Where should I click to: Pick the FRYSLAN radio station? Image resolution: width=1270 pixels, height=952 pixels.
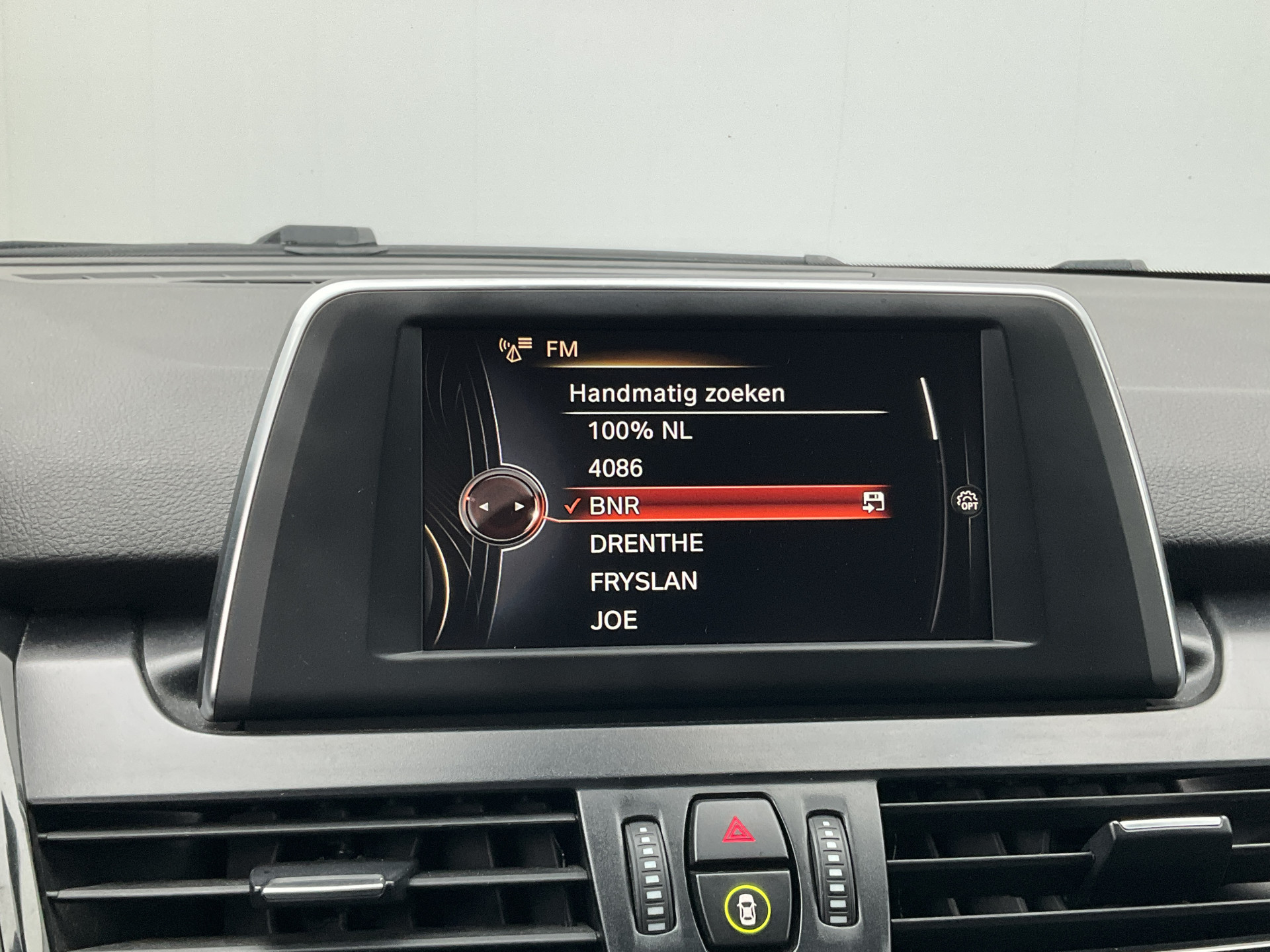[x=643, y=582]
